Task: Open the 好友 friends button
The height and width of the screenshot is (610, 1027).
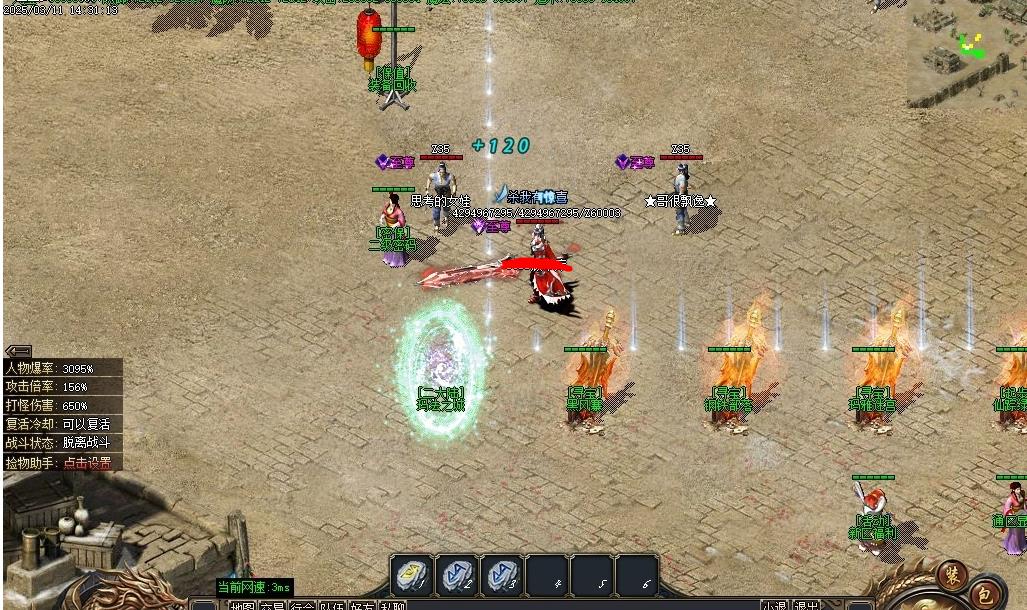Action: pyautogui.click(x=362, y=605)
